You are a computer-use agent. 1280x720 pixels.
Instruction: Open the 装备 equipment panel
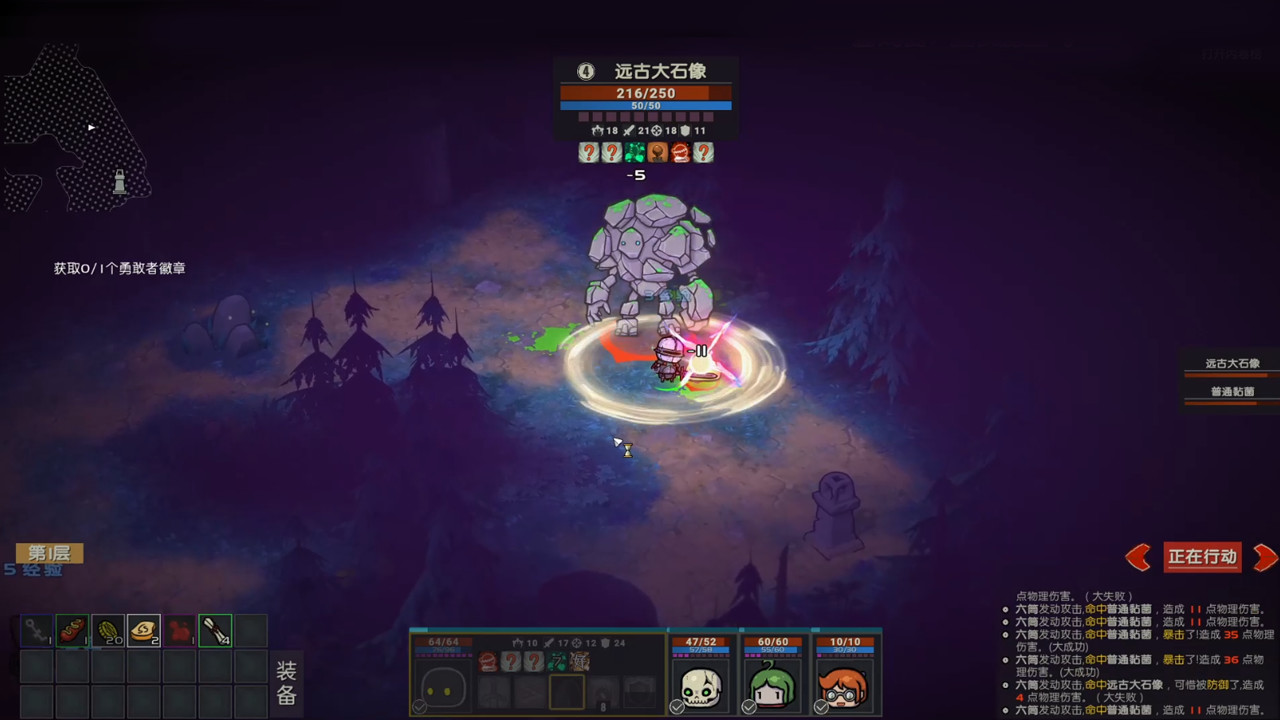click(x=286, y=683)
